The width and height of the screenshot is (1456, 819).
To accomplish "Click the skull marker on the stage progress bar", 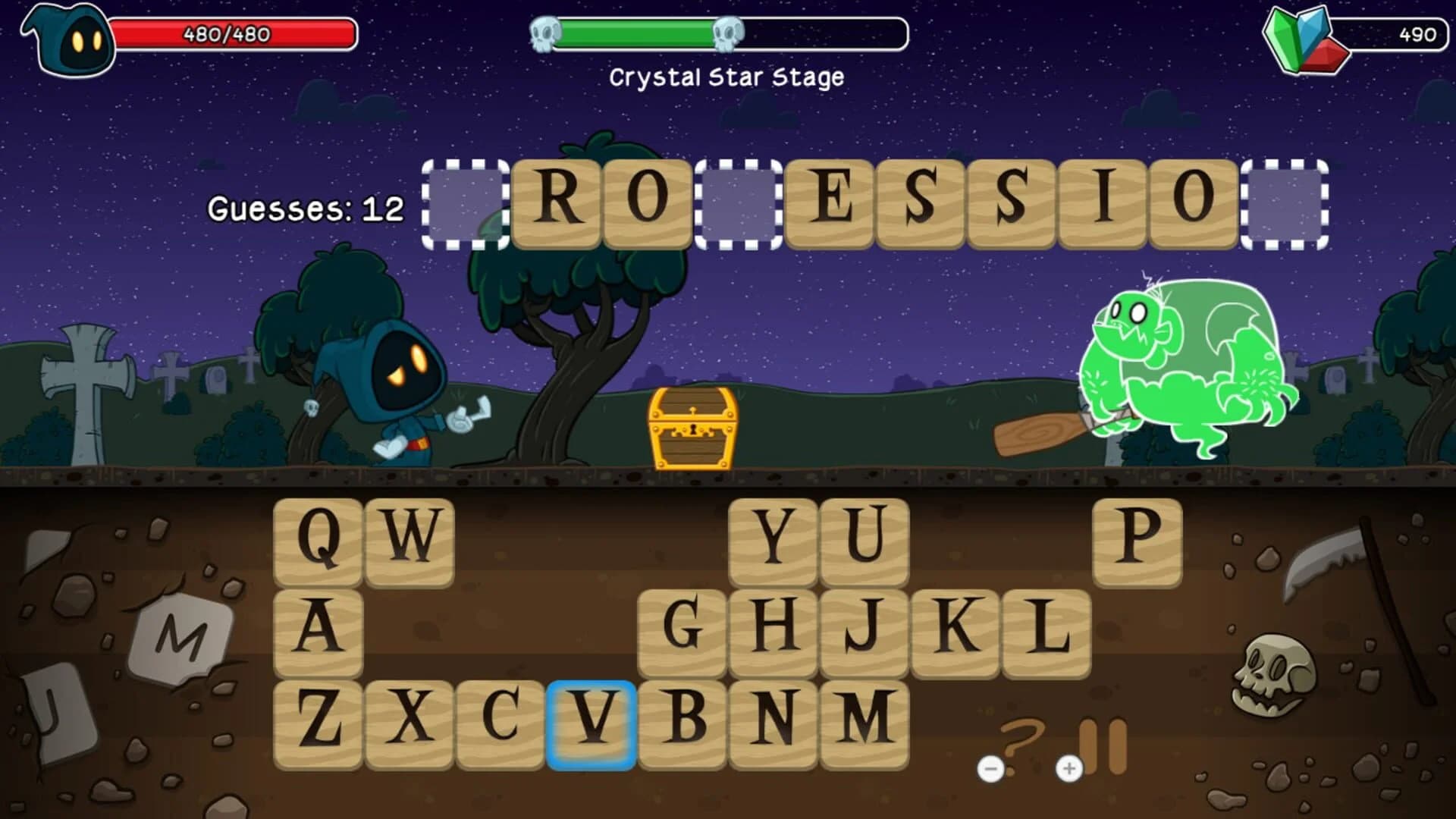I will coord(730,32).
